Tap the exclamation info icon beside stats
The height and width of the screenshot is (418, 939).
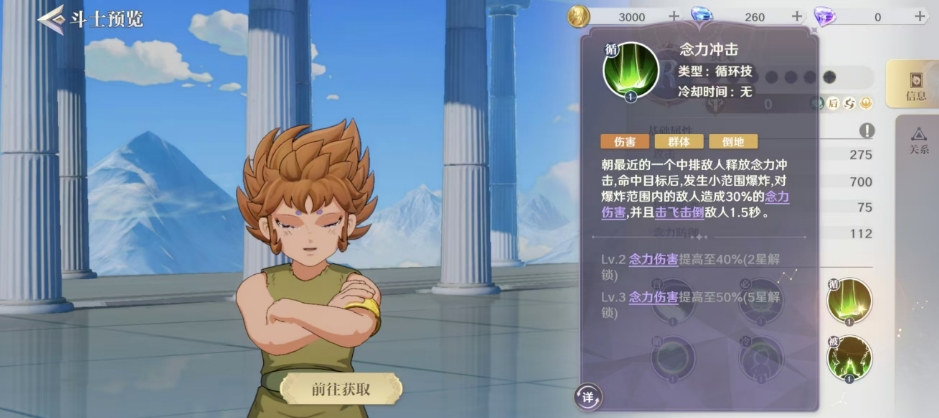point(866,131)
